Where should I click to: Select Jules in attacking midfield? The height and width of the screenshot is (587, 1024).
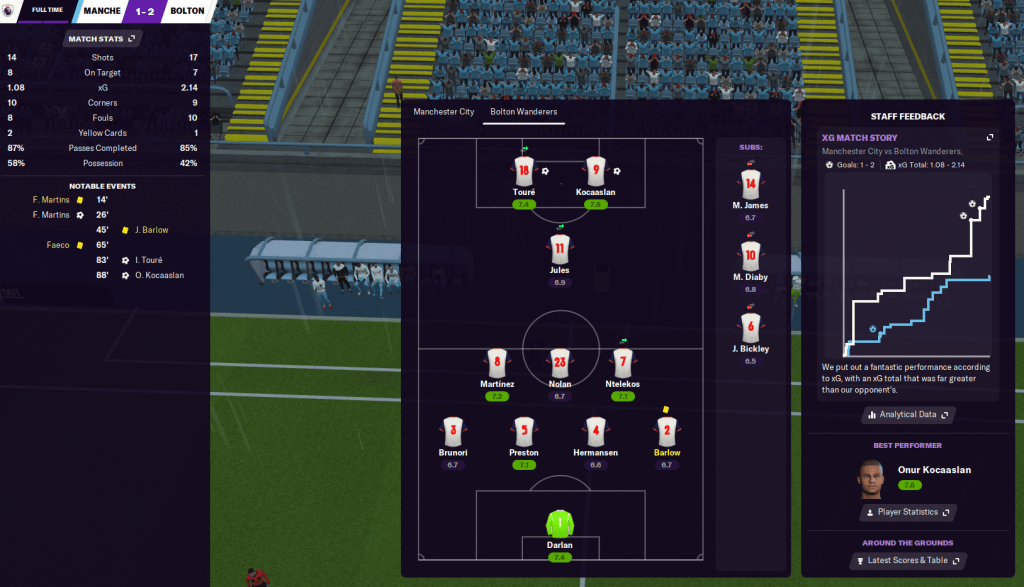559,248
